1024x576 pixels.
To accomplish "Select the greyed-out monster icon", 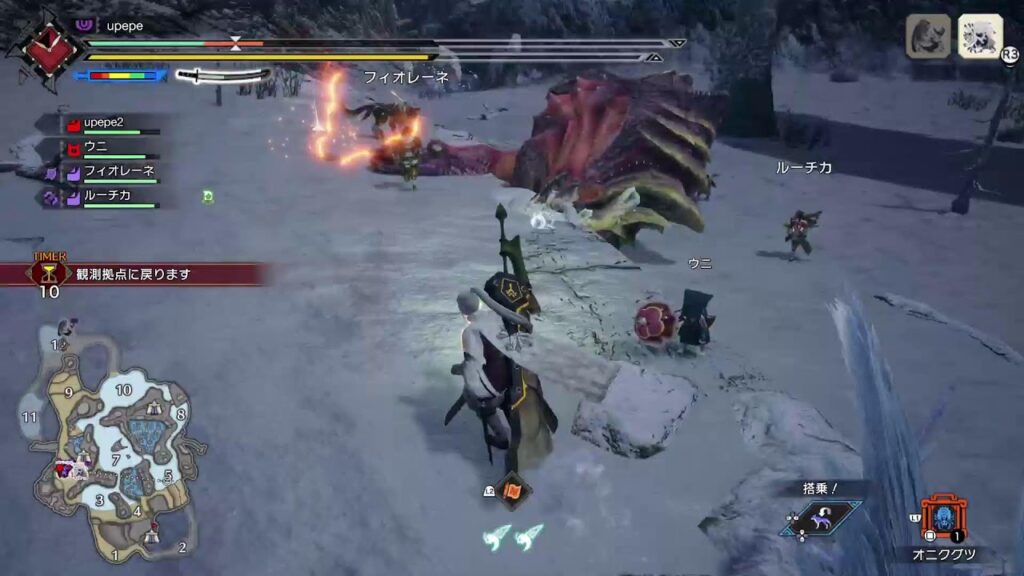I will [x=928, y=36].
